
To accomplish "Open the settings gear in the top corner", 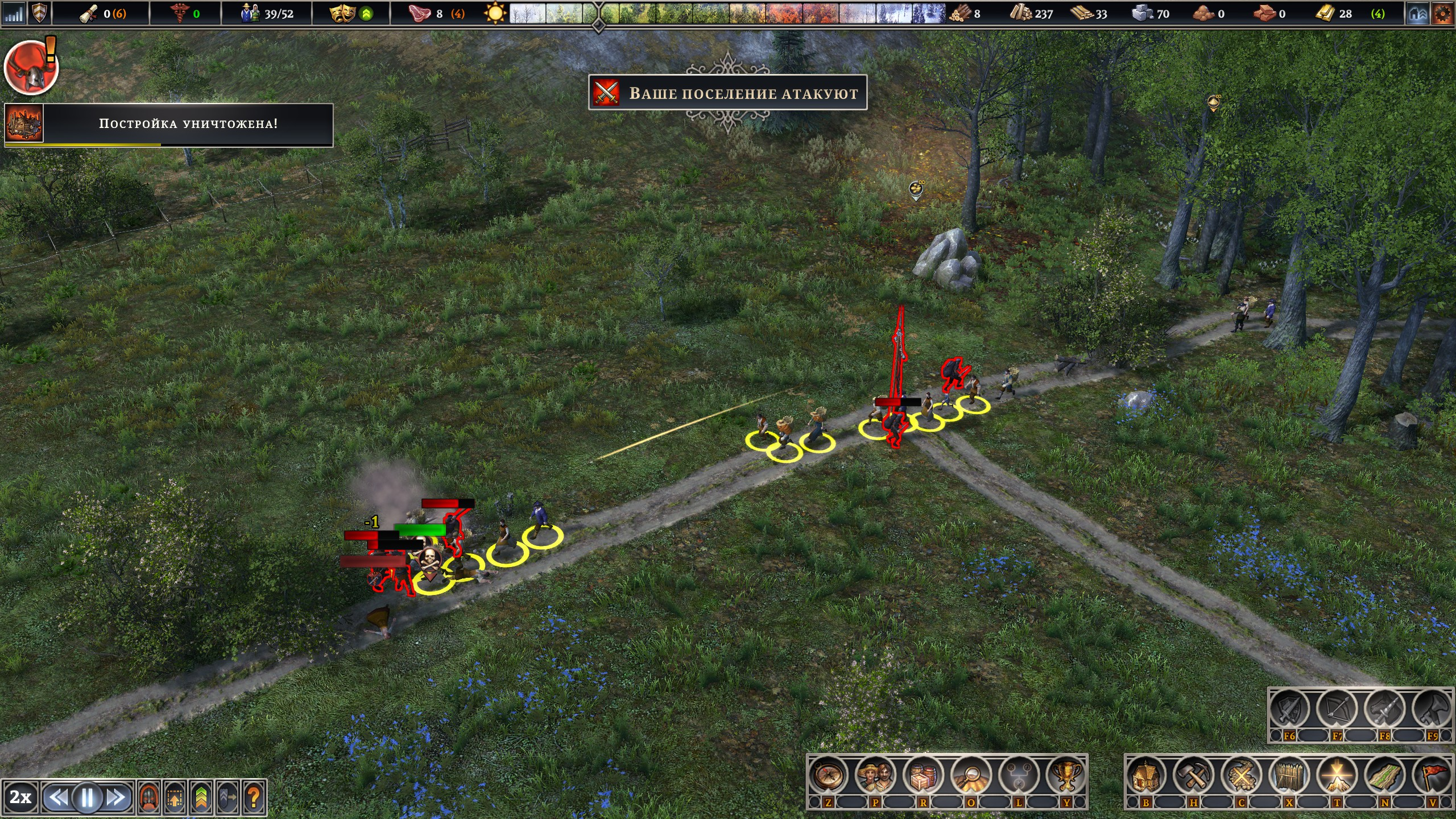I will click(x=1442, y=14).
